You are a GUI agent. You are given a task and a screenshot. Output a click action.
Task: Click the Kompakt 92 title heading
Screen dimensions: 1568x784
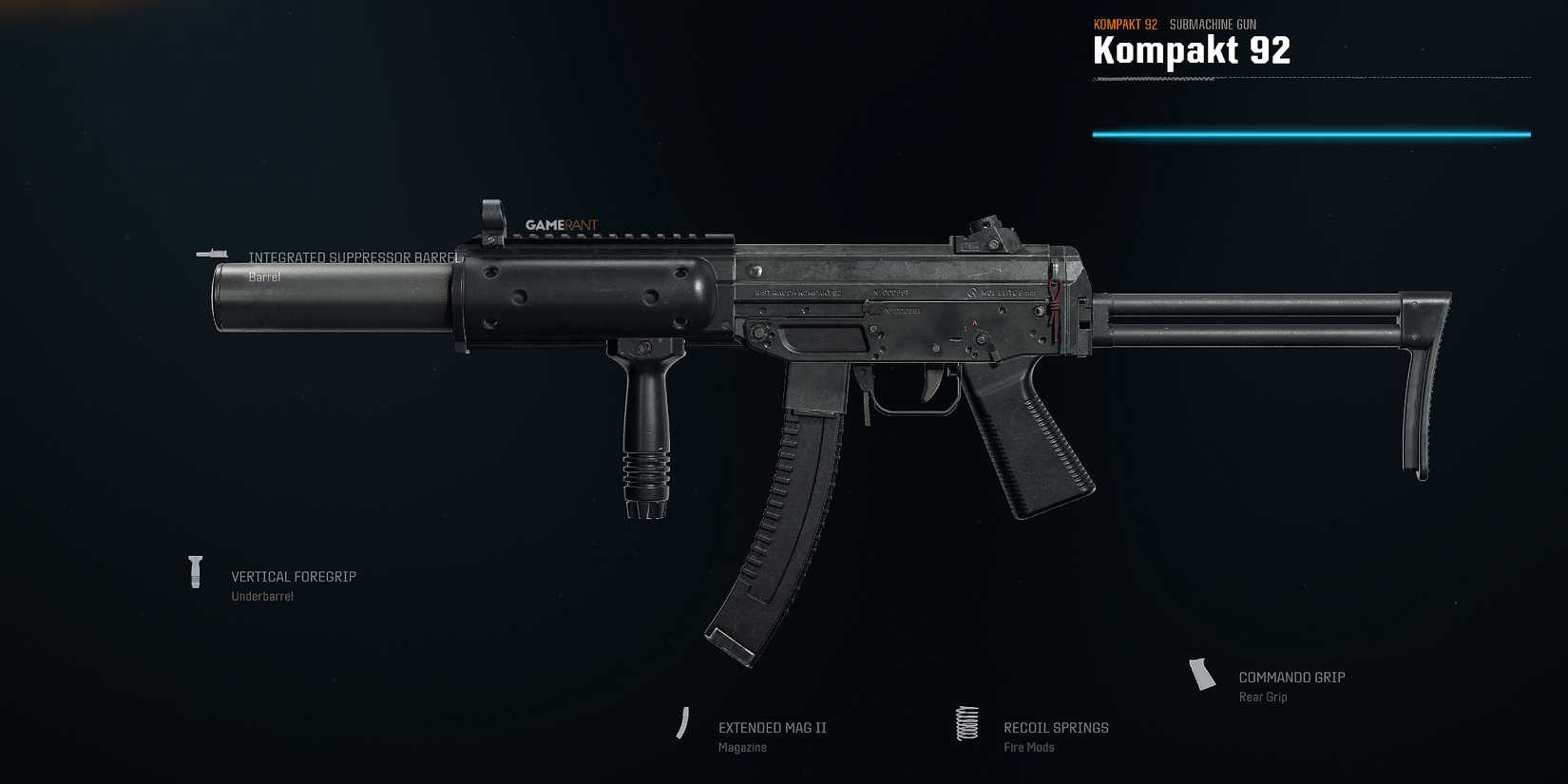(x=1192, y=49)
